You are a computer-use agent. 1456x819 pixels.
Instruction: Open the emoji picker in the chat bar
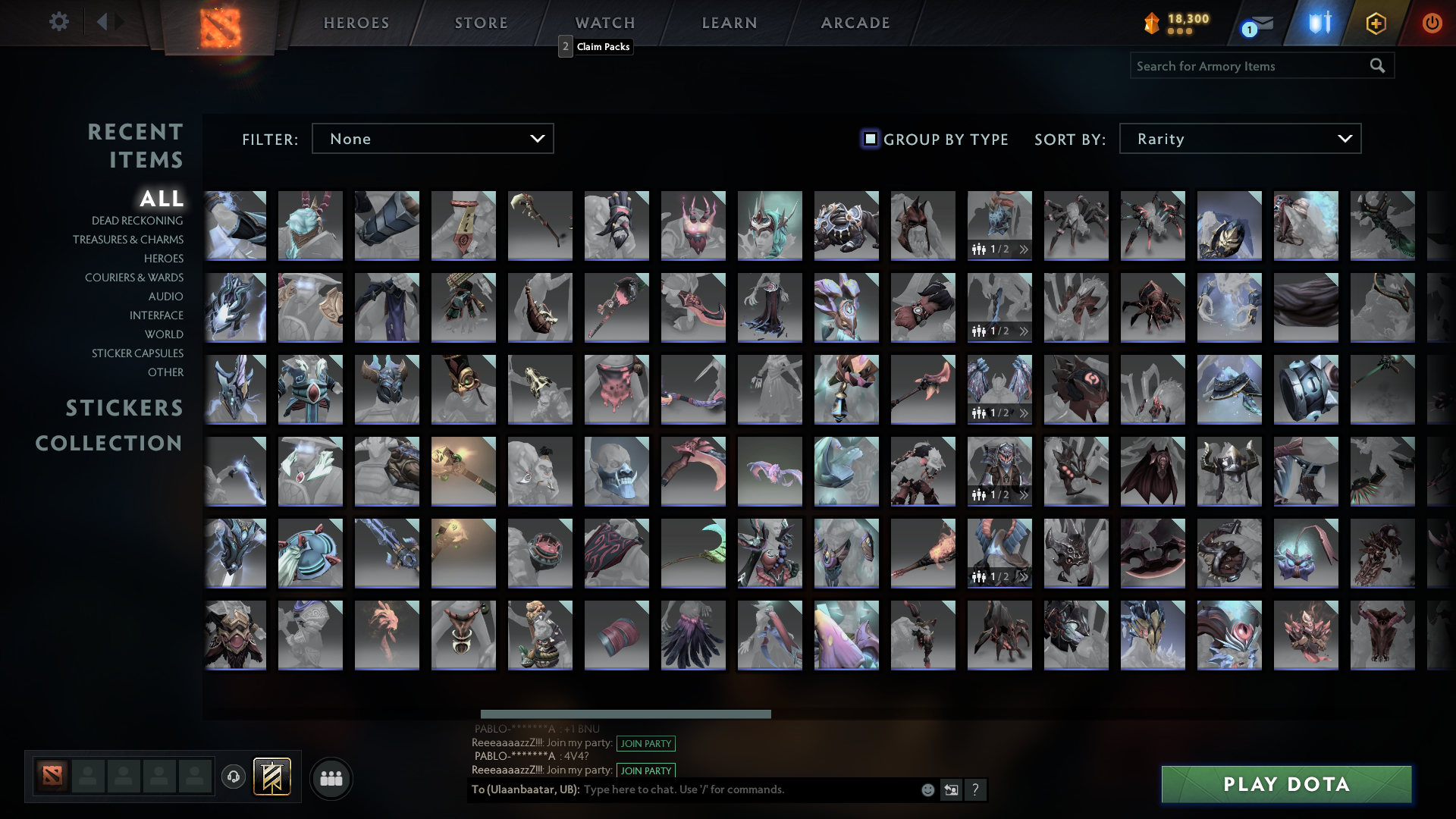click(x=927, y=790)
